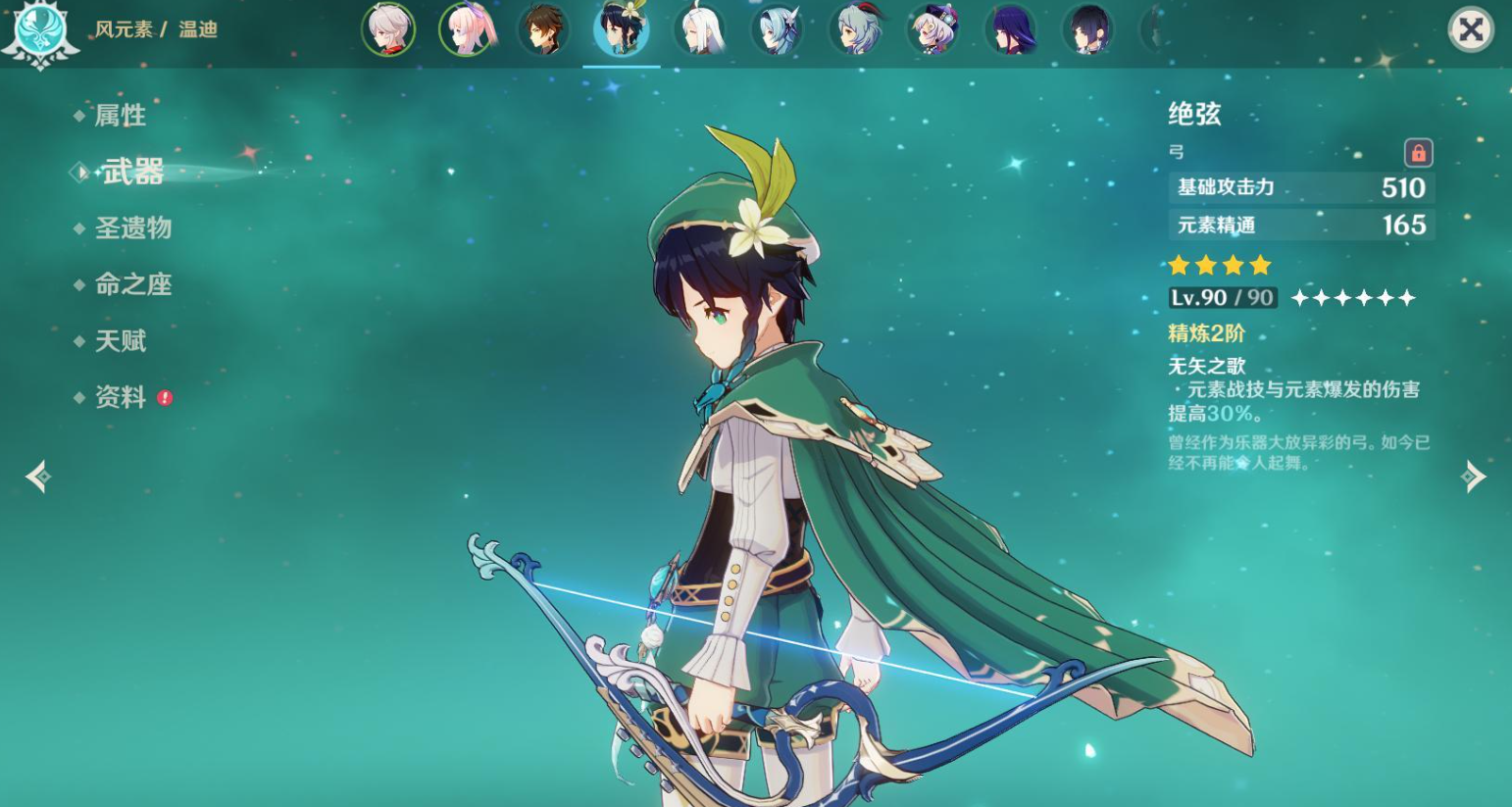Image resolution: width=1512 pixels, height=807 pixels.
Task: Choose the pink-haired Kokomi portrait
Action: pyautogui.click(x=466, y=29)
